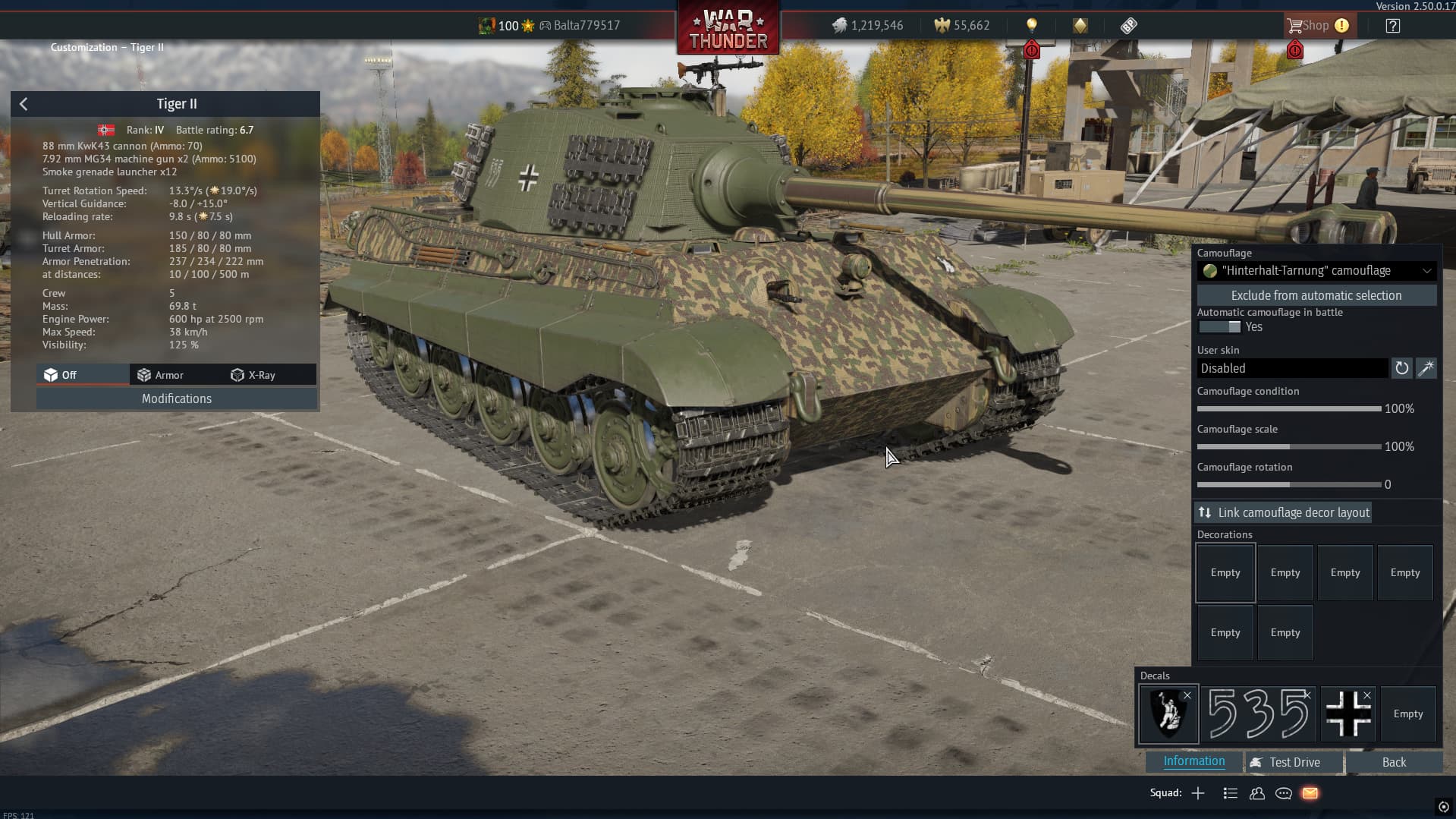1456x819 pixels.
Task: Refresh the user skin list
Action: click(x=1401, y=368)
